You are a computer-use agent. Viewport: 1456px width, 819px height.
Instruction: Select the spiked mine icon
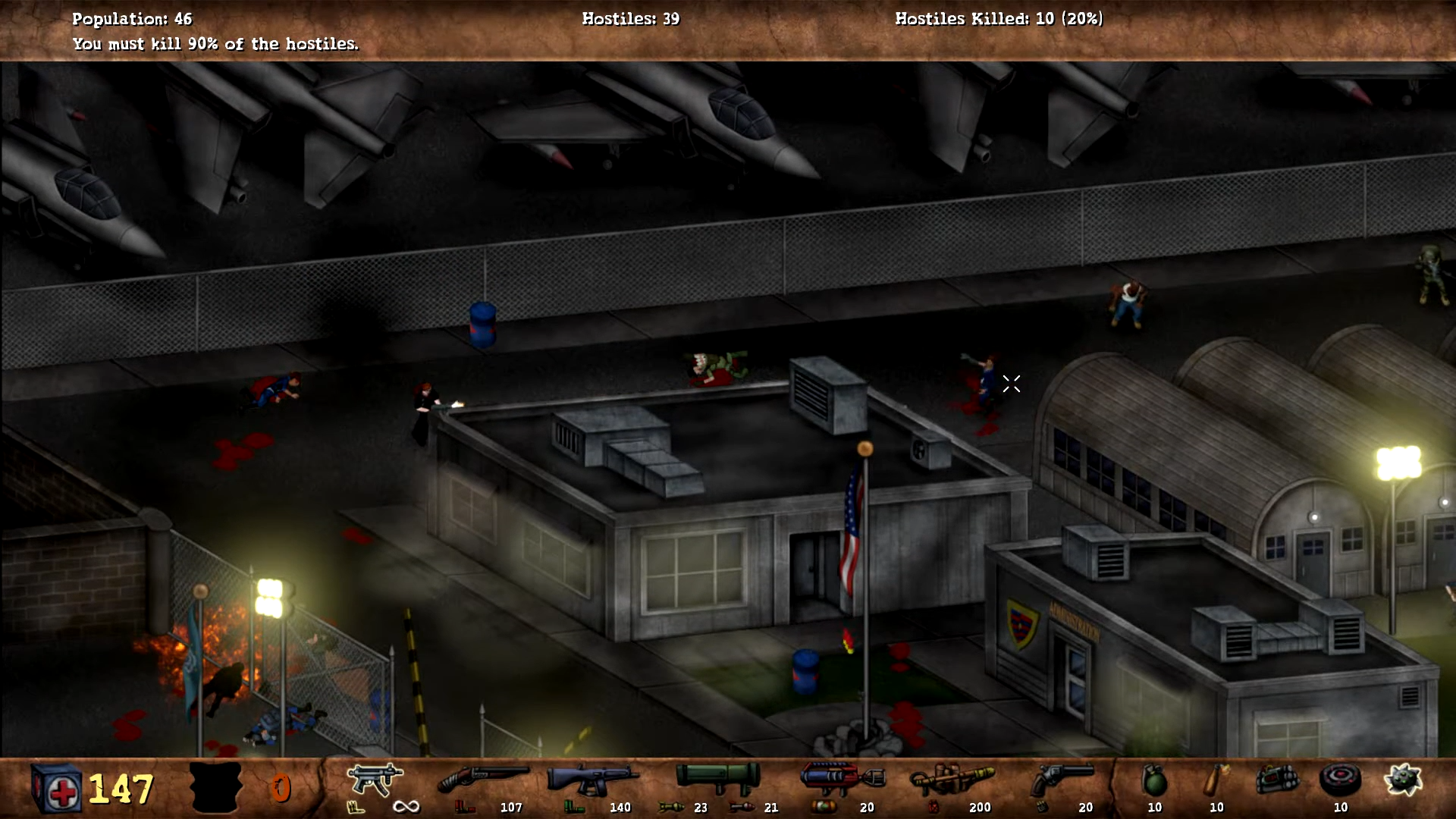[x=1402, y=780]
